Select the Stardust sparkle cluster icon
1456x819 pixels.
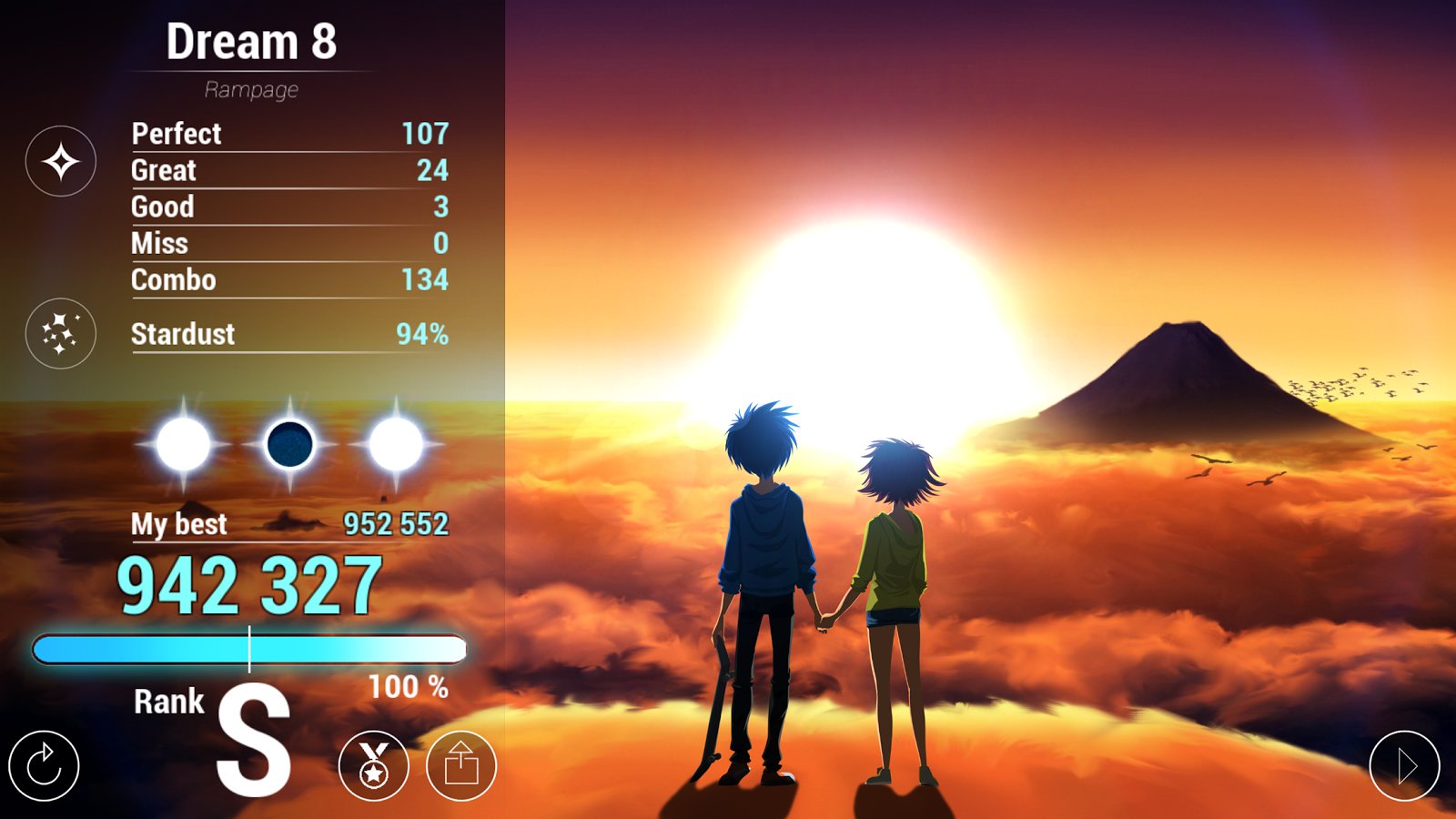tap(61, 334)
